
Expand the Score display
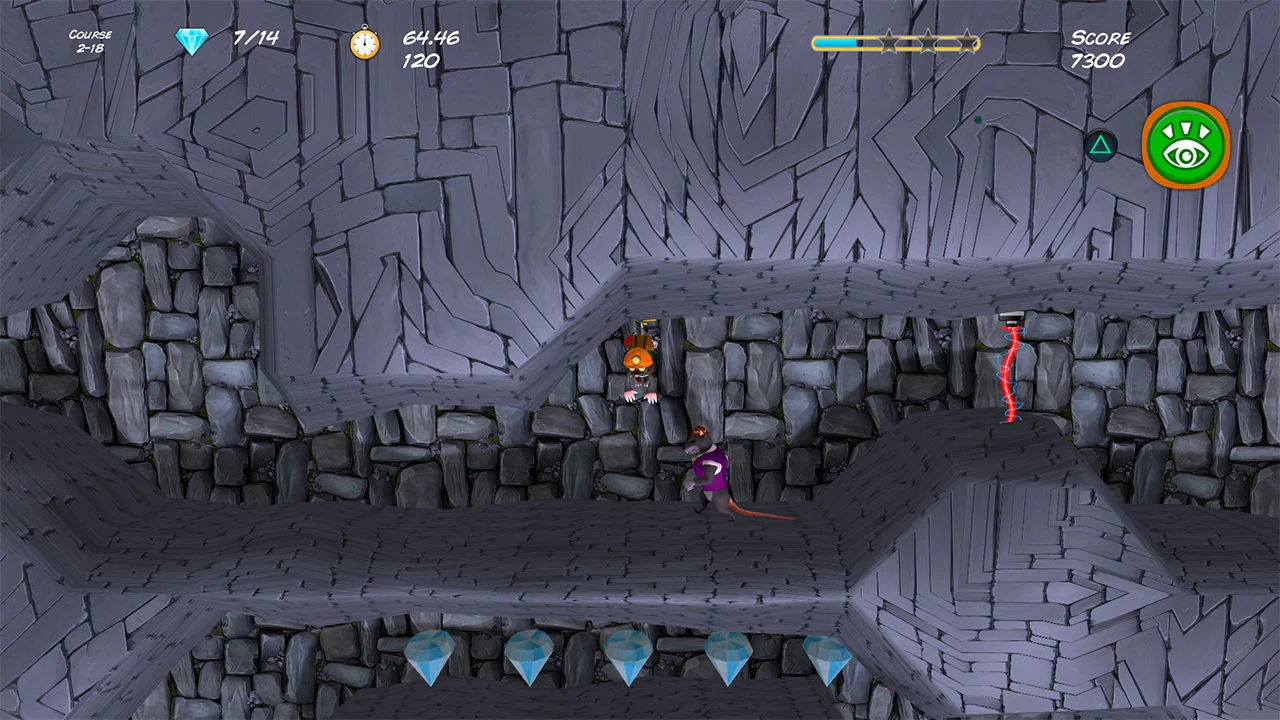click(x=1100, y=47)
